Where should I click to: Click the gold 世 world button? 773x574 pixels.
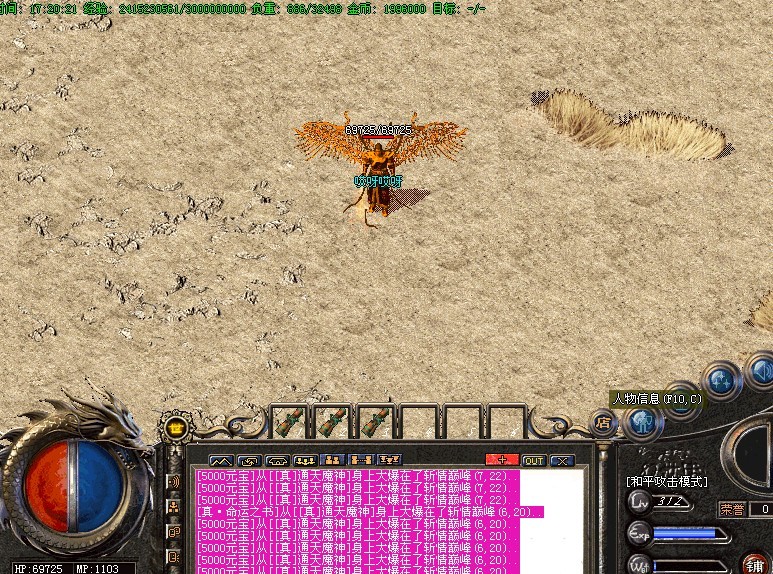(x=176, y=429)
